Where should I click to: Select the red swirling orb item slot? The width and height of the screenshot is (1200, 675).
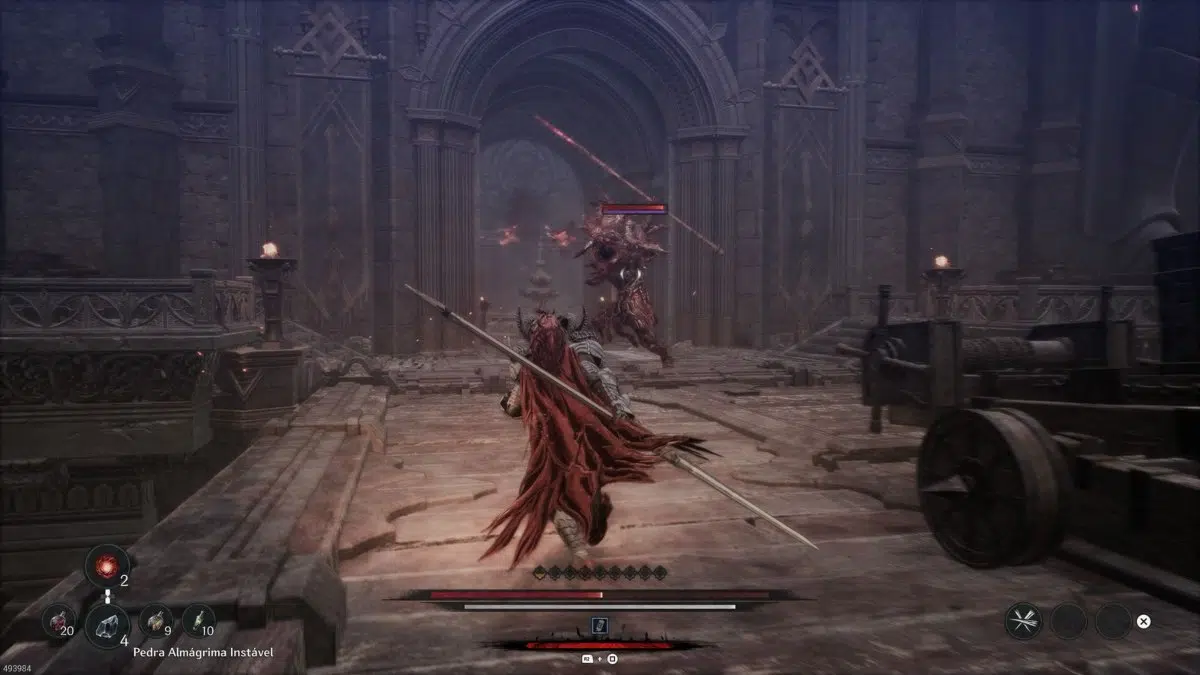click(105, 566)
